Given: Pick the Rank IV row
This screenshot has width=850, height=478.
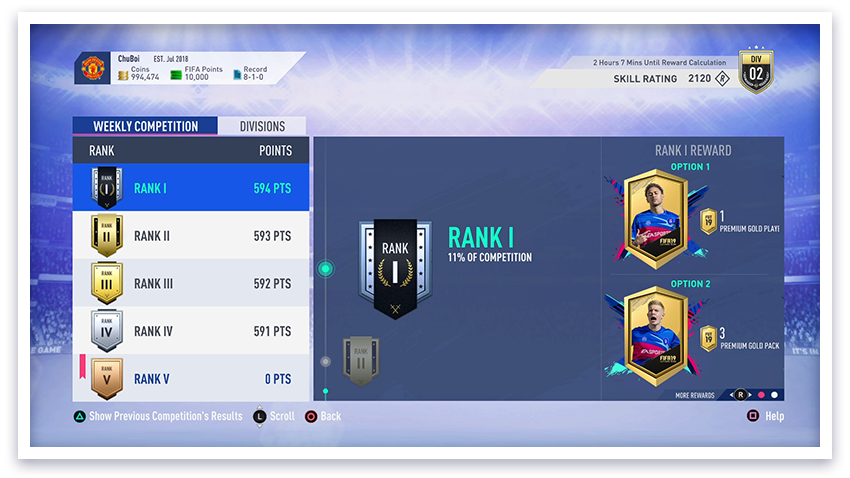Looking at the screenshot, I should (190, 331).
